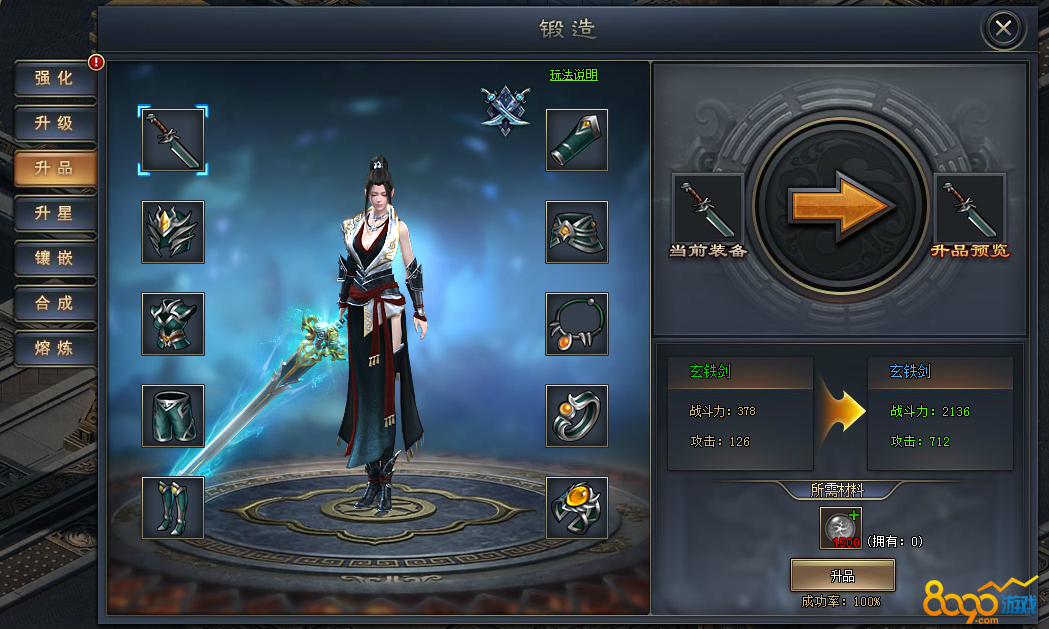Select the 升品 tab
This screenshot has height=629, width=1049.
[x=55, y=169]
